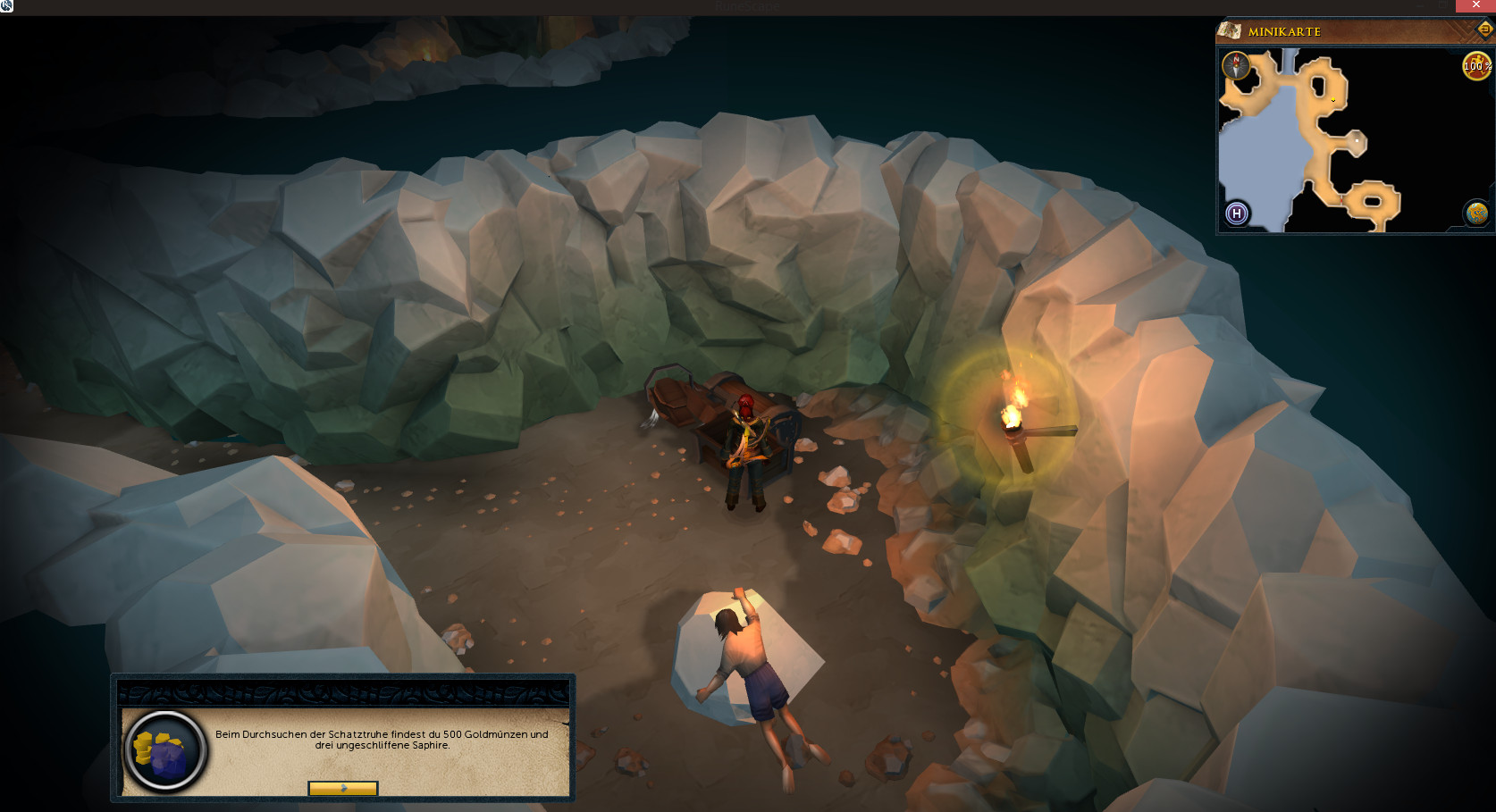Click the compass on the minimap

coord(1236,65)
